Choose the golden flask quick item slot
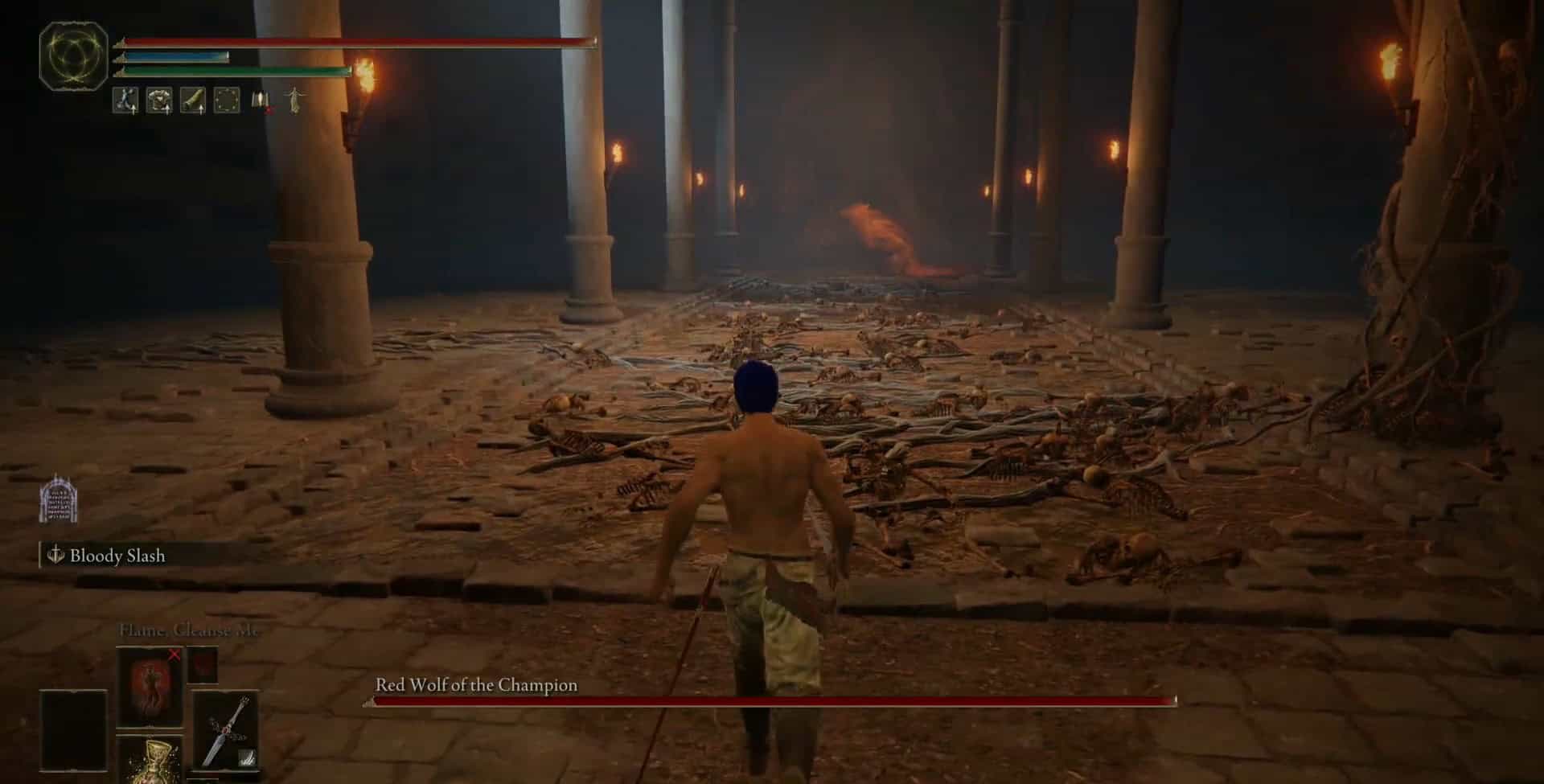The width and height of the screenshot is (1544, 784). coord(150,761)
